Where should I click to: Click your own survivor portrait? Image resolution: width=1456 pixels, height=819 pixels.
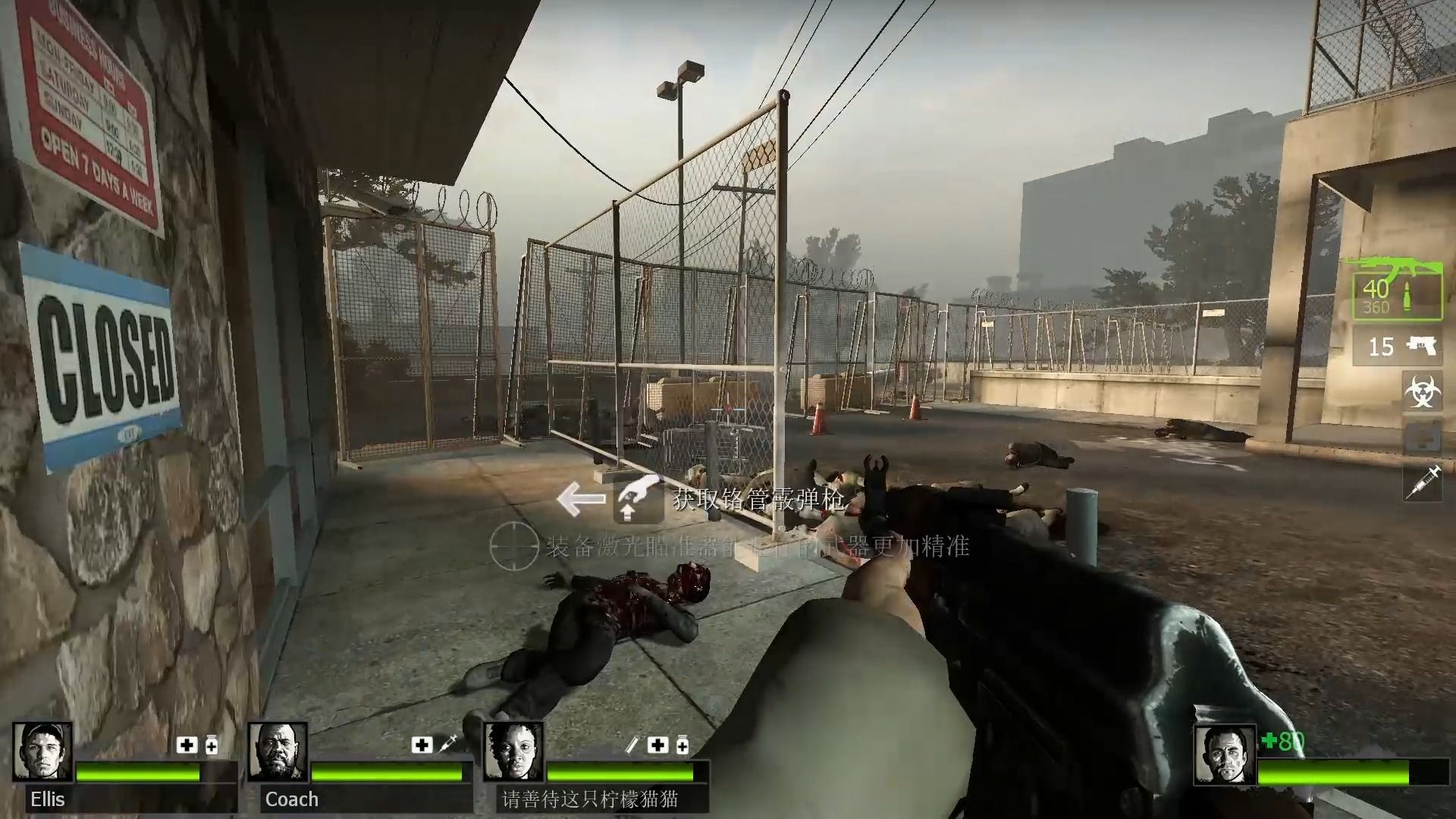pyautogui.click(x=1224, y=755)
